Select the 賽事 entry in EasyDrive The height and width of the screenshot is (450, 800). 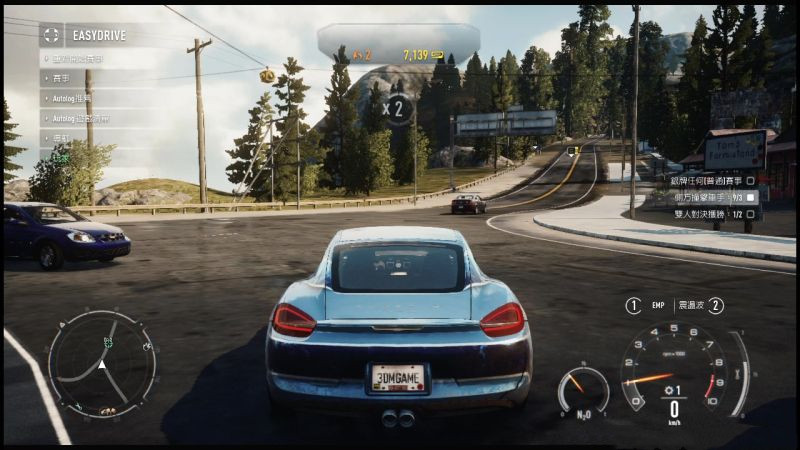click(x=62, y=79)
